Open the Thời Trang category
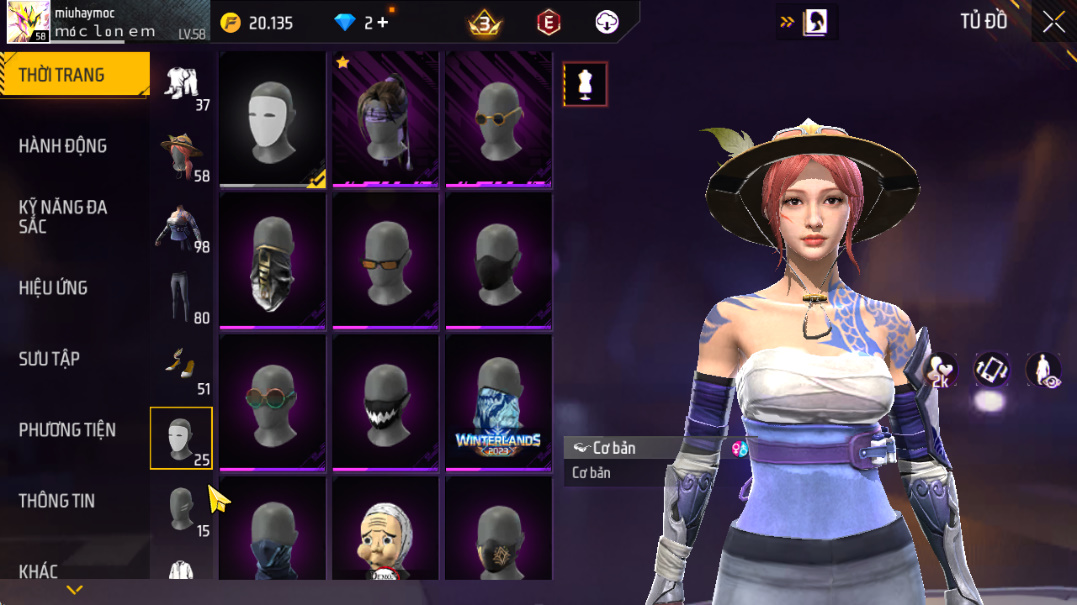The width and height of the screenshot is (1077, 605). [62, 75]
